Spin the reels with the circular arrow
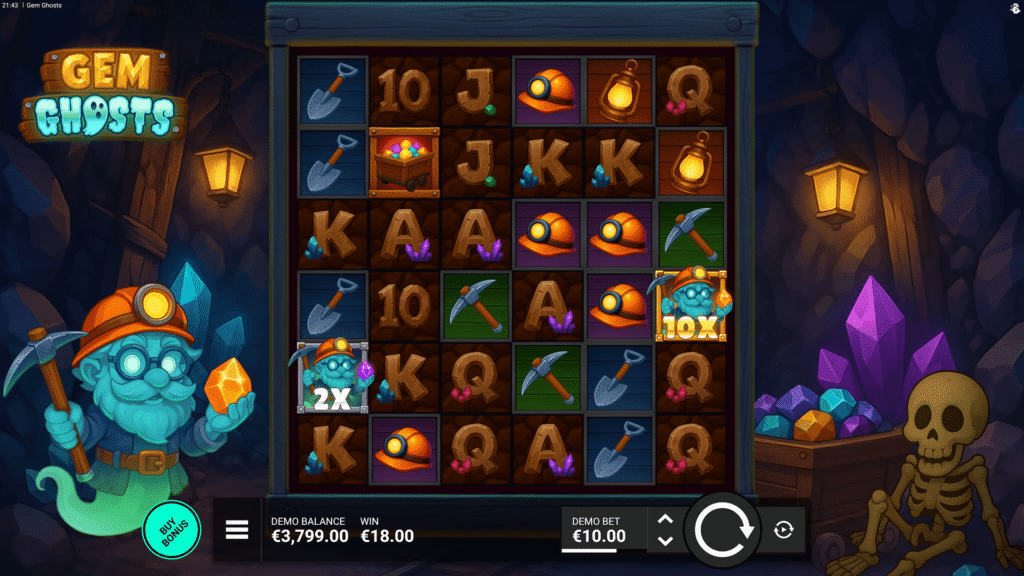The image size is (1024, 576). pyautogui.click(x=724, y=530)
